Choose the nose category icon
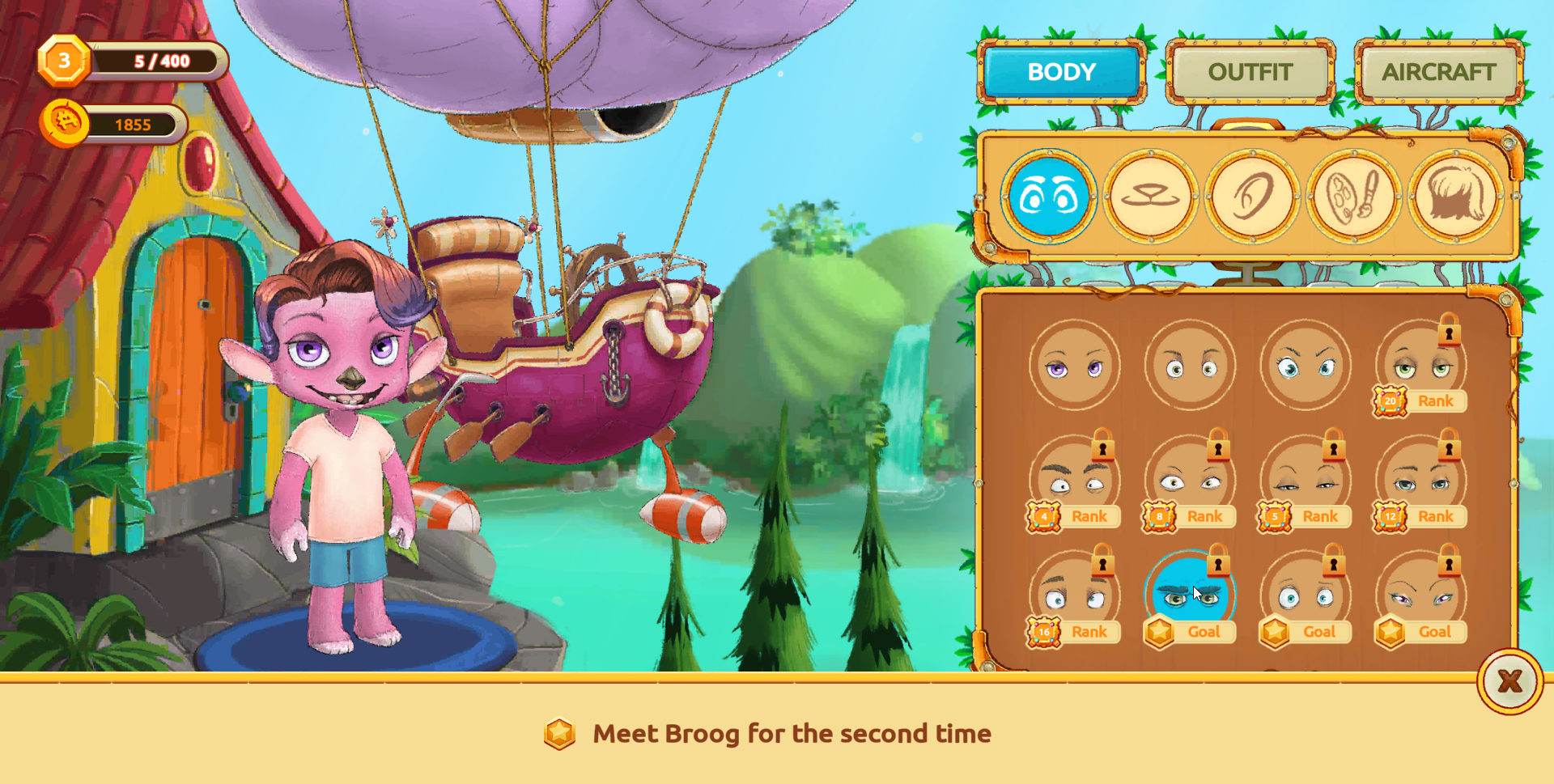This screenshot has height=784, width=1554. 1150,196
